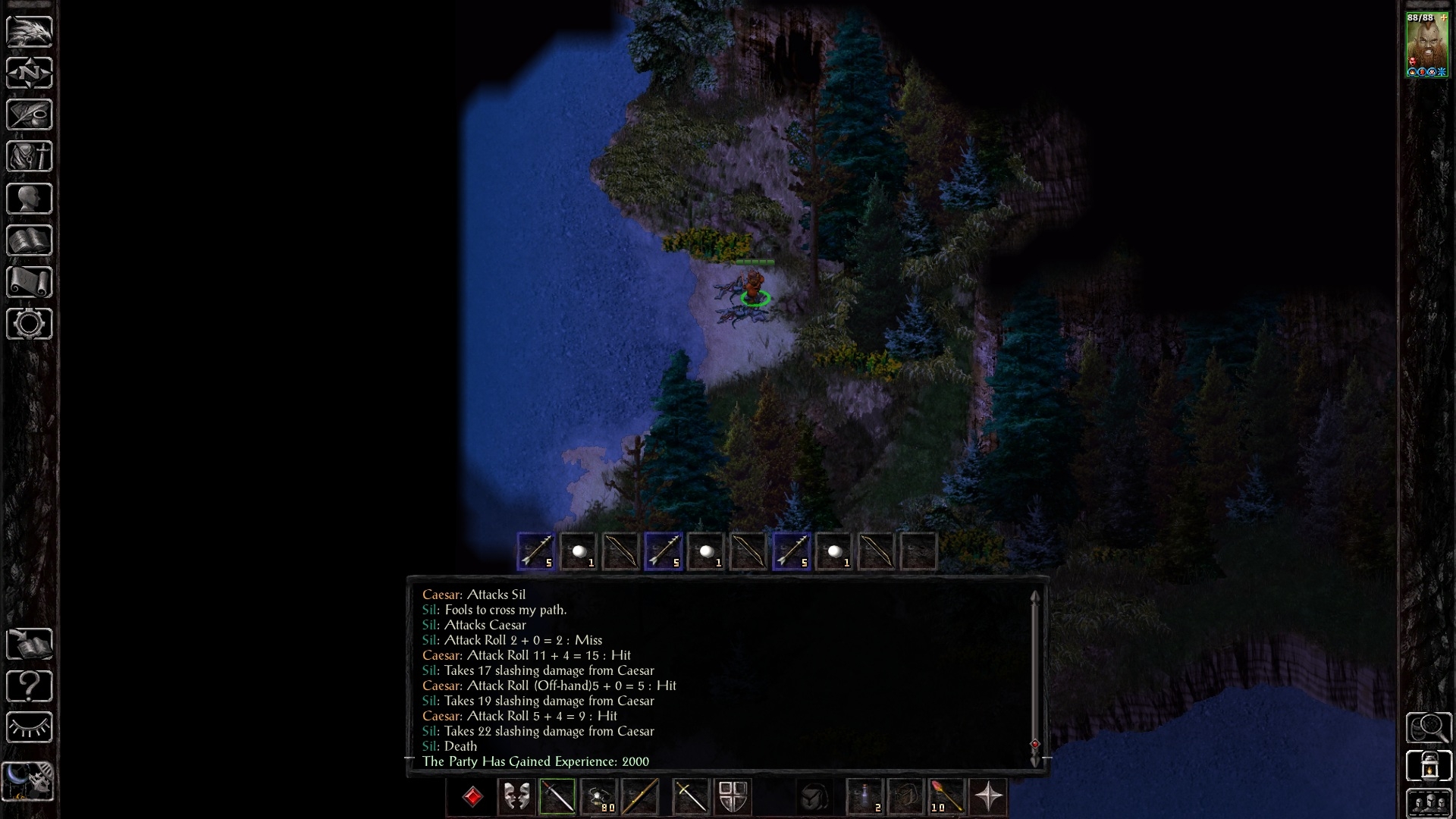Screen dimensions: 1456x819
Task: Open the area map with the compass button
Action: tap(29, 73)
